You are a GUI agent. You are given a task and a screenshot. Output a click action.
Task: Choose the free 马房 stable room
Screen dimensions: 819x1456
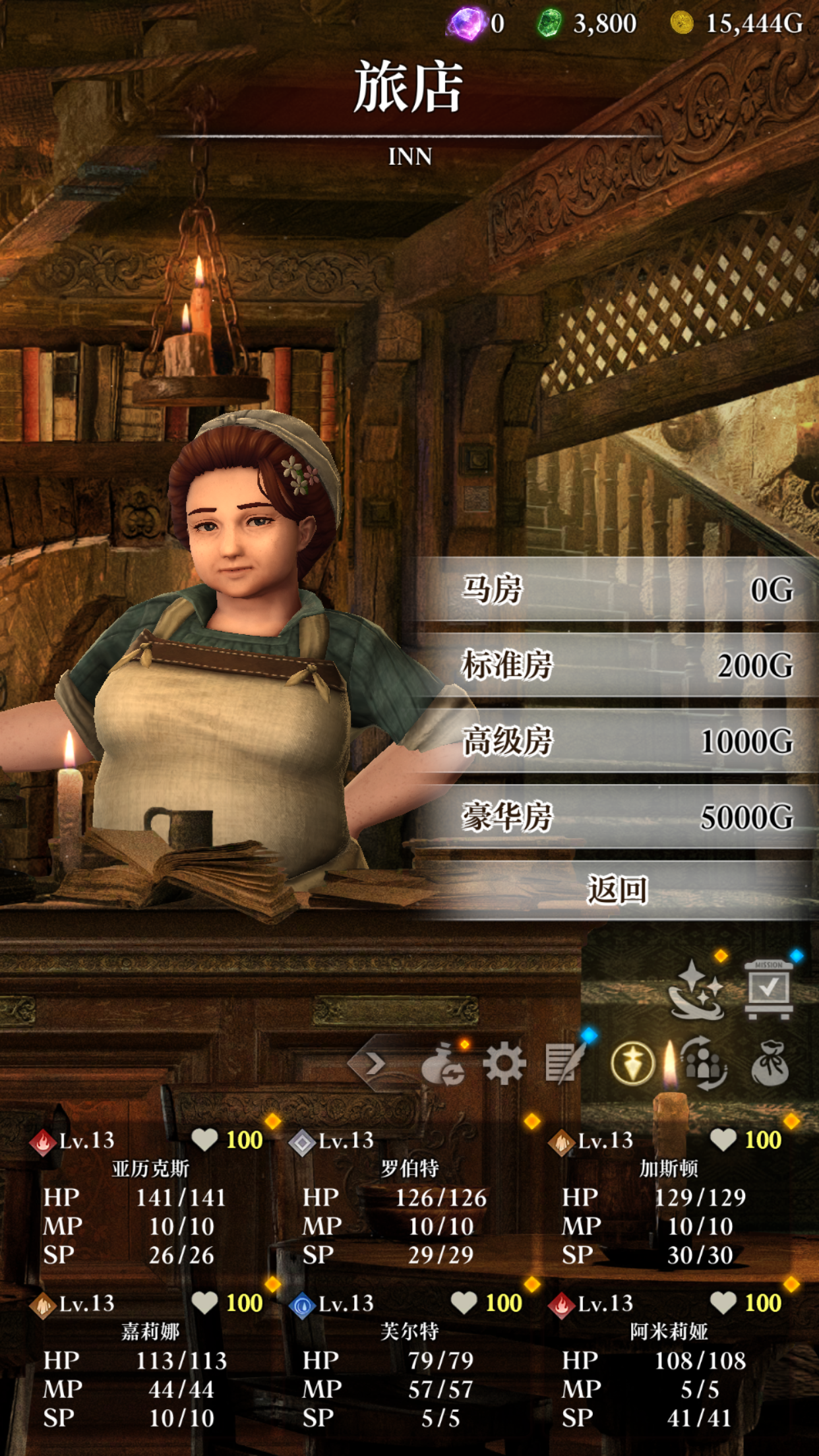617,590
